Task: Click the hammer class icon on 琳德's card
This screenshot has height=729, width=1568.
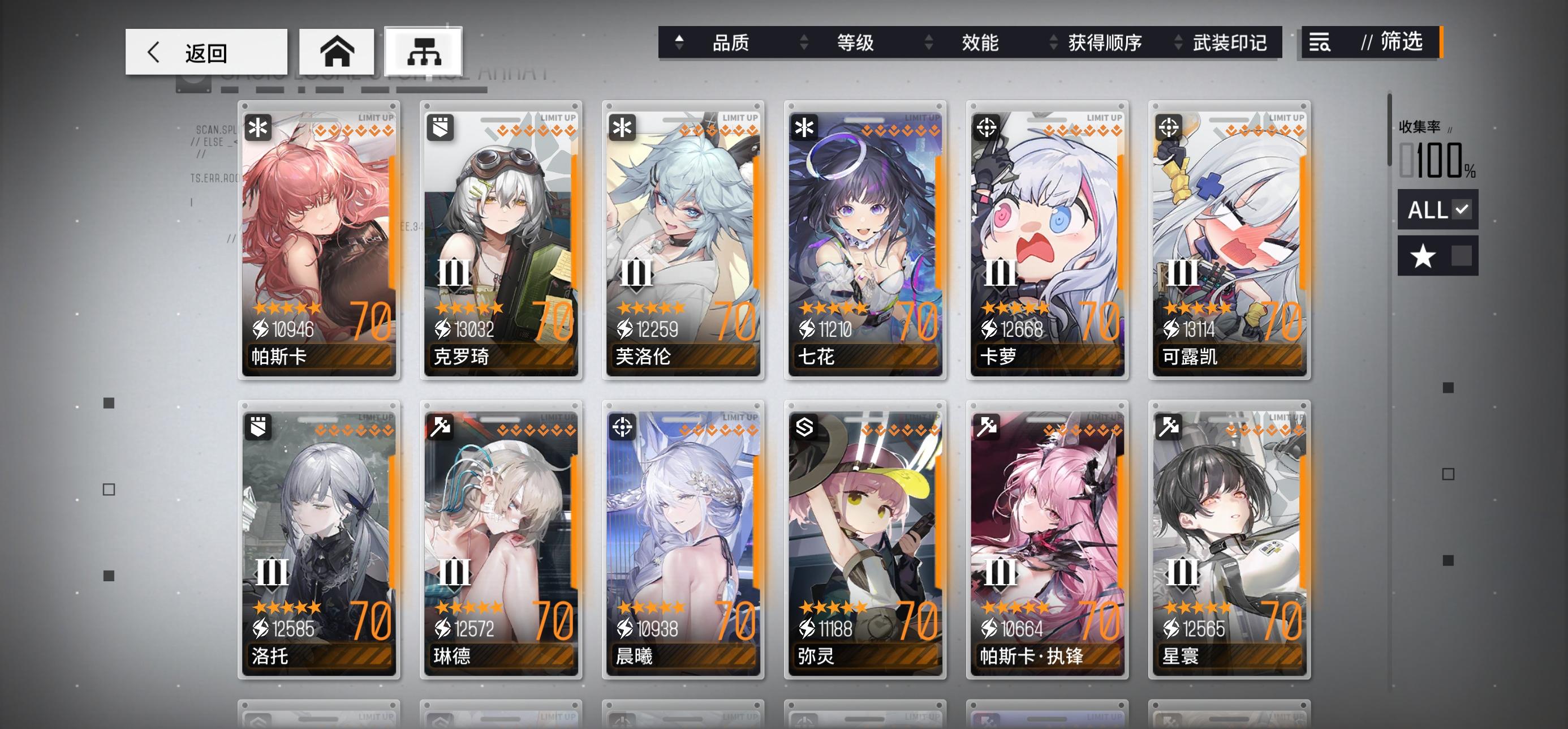Action: click(439, 427)
